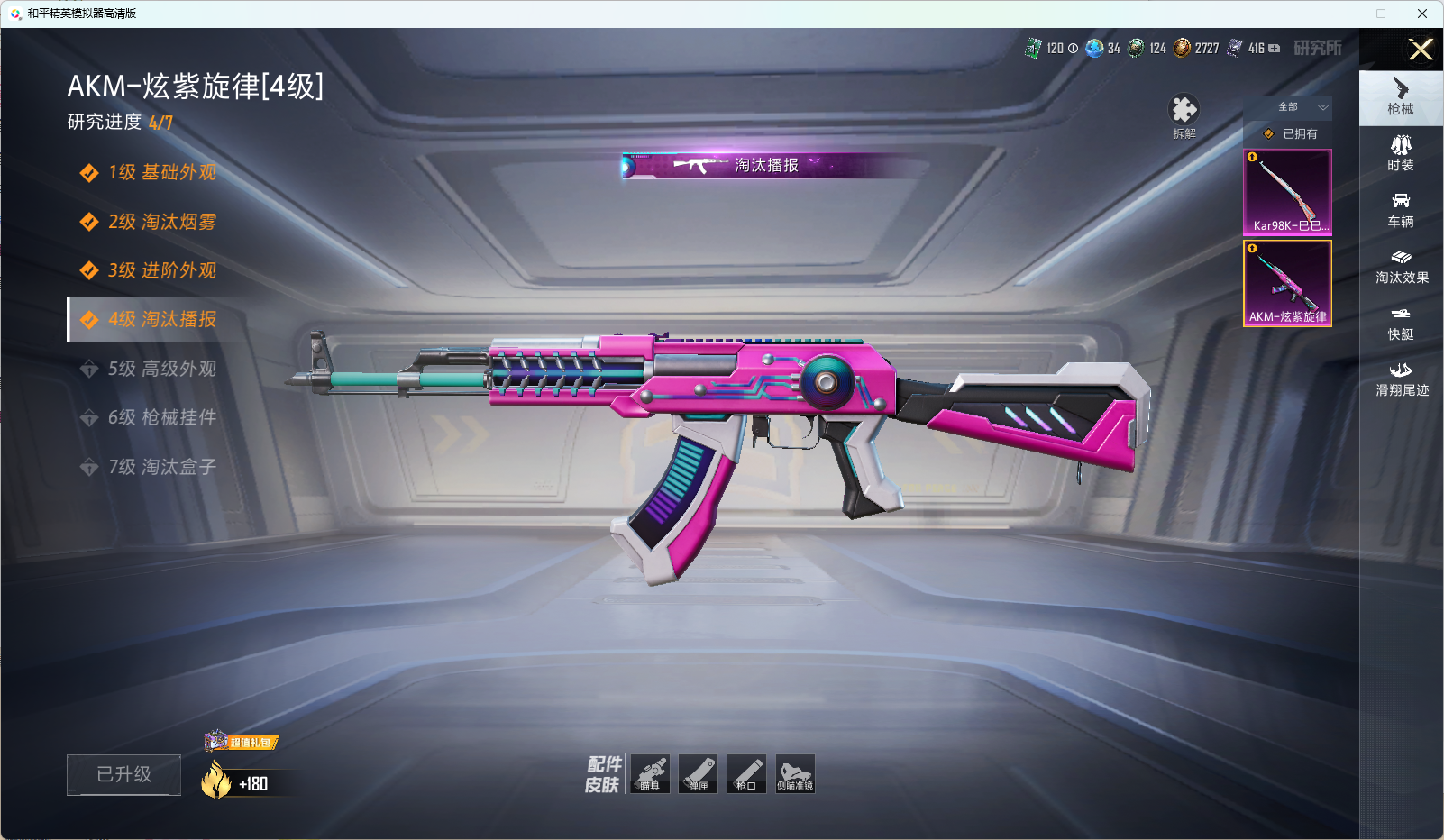The image size is (1444, 840).
Task: Choose the 弹匣 attachment skin slot
Action: tap(699, 774)
